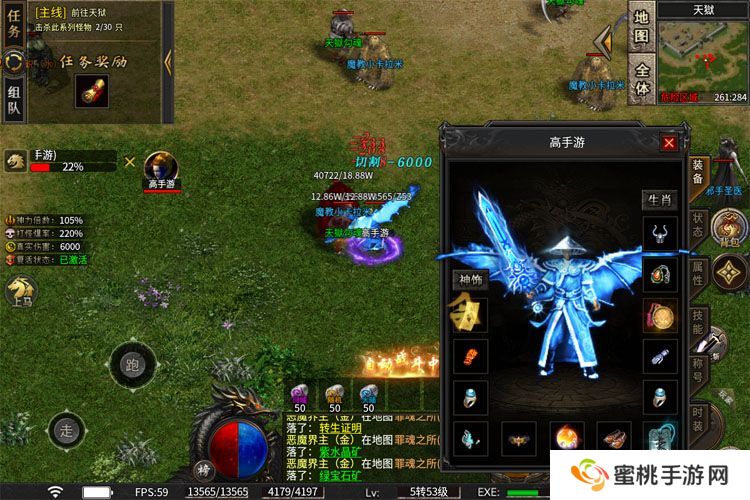Toggle the 走 walk movement button
Image resolution: width=750 pixels, height=500 pixels.
(68, 432)
